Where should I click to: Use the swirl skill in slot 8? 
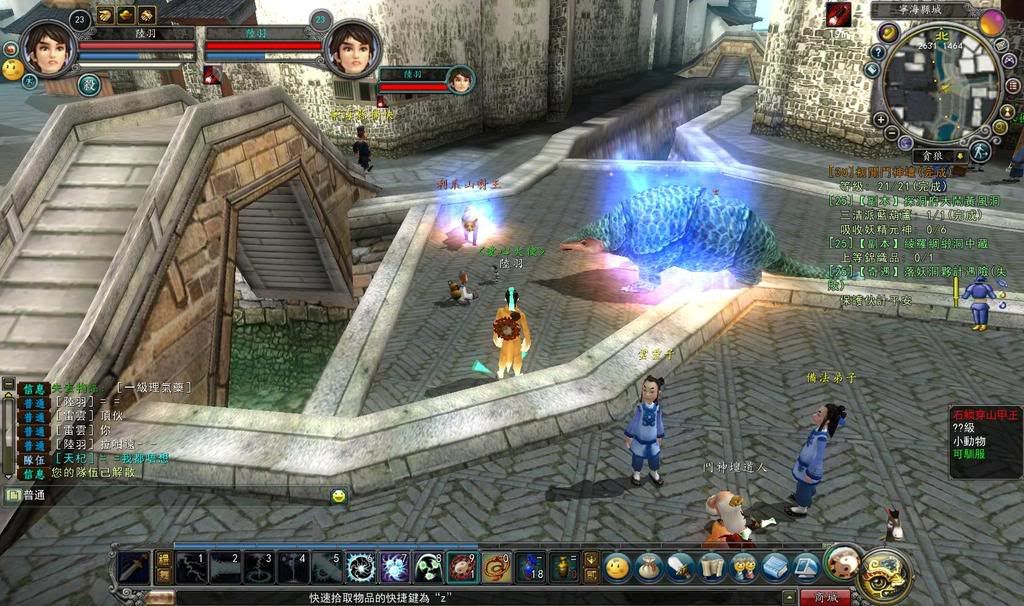coord(428,568)
